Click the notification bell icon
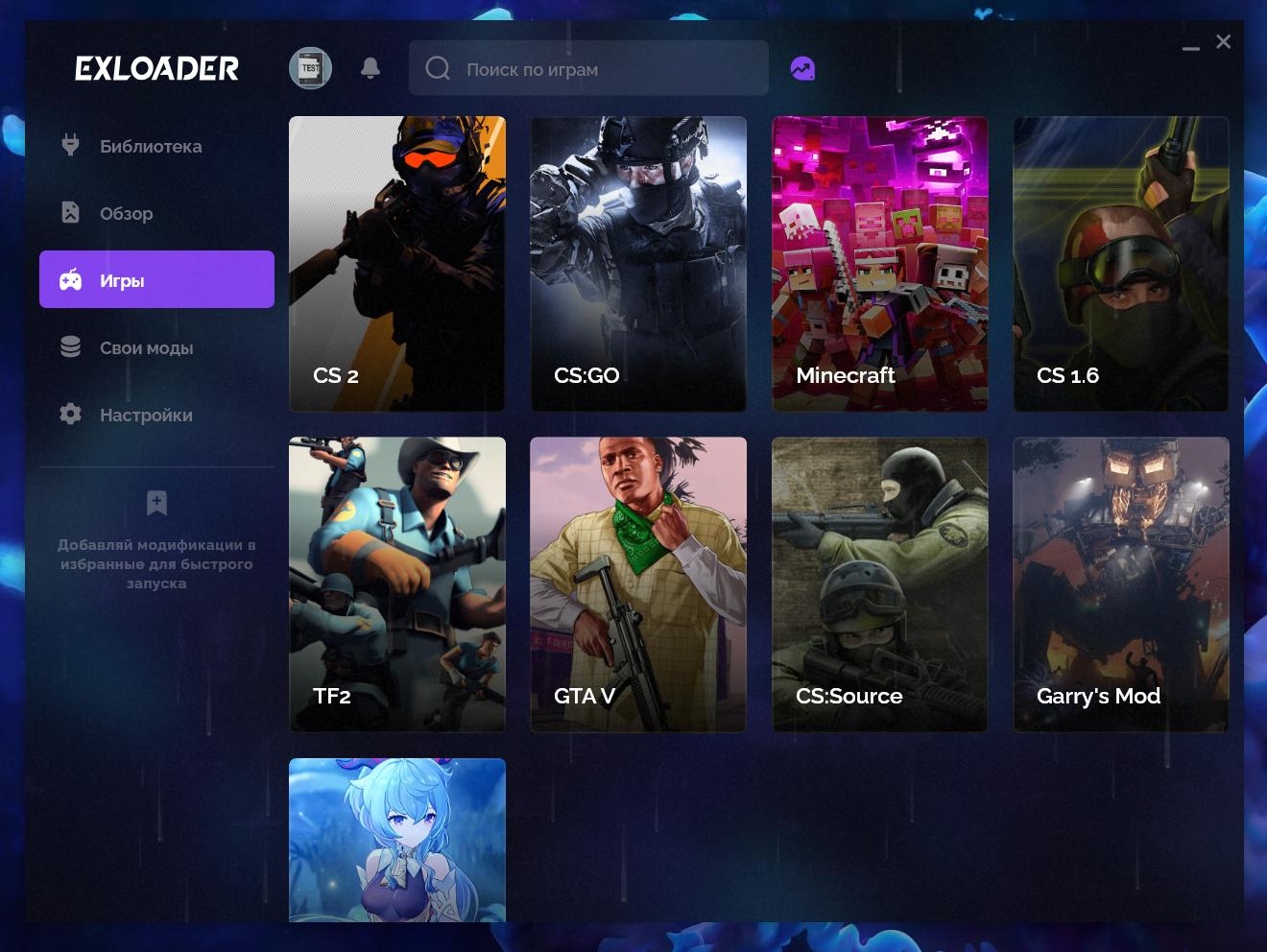Image resolution: width=1267 pixels, height=952 pixels. click(370, 68)
